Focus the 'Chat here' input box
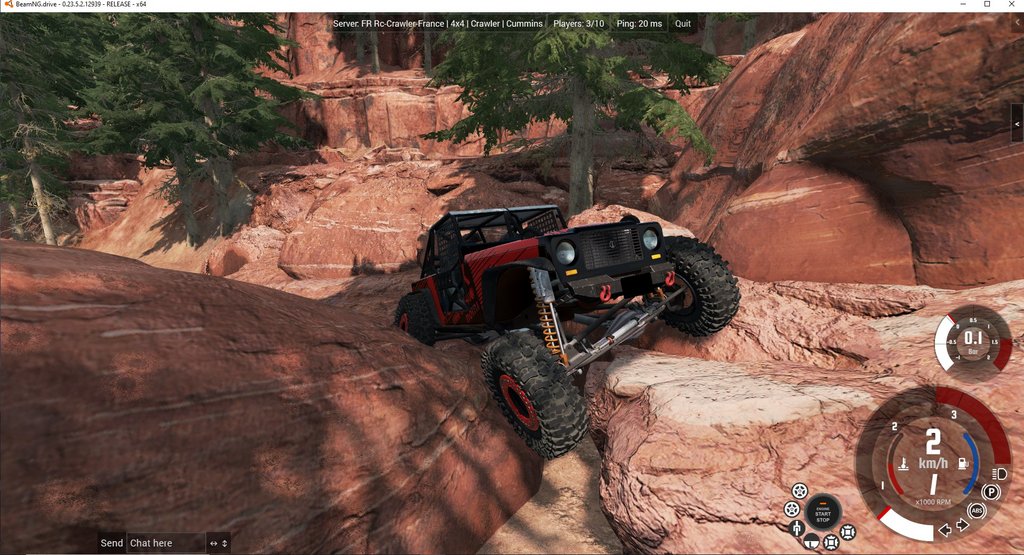 click(165, 543)
